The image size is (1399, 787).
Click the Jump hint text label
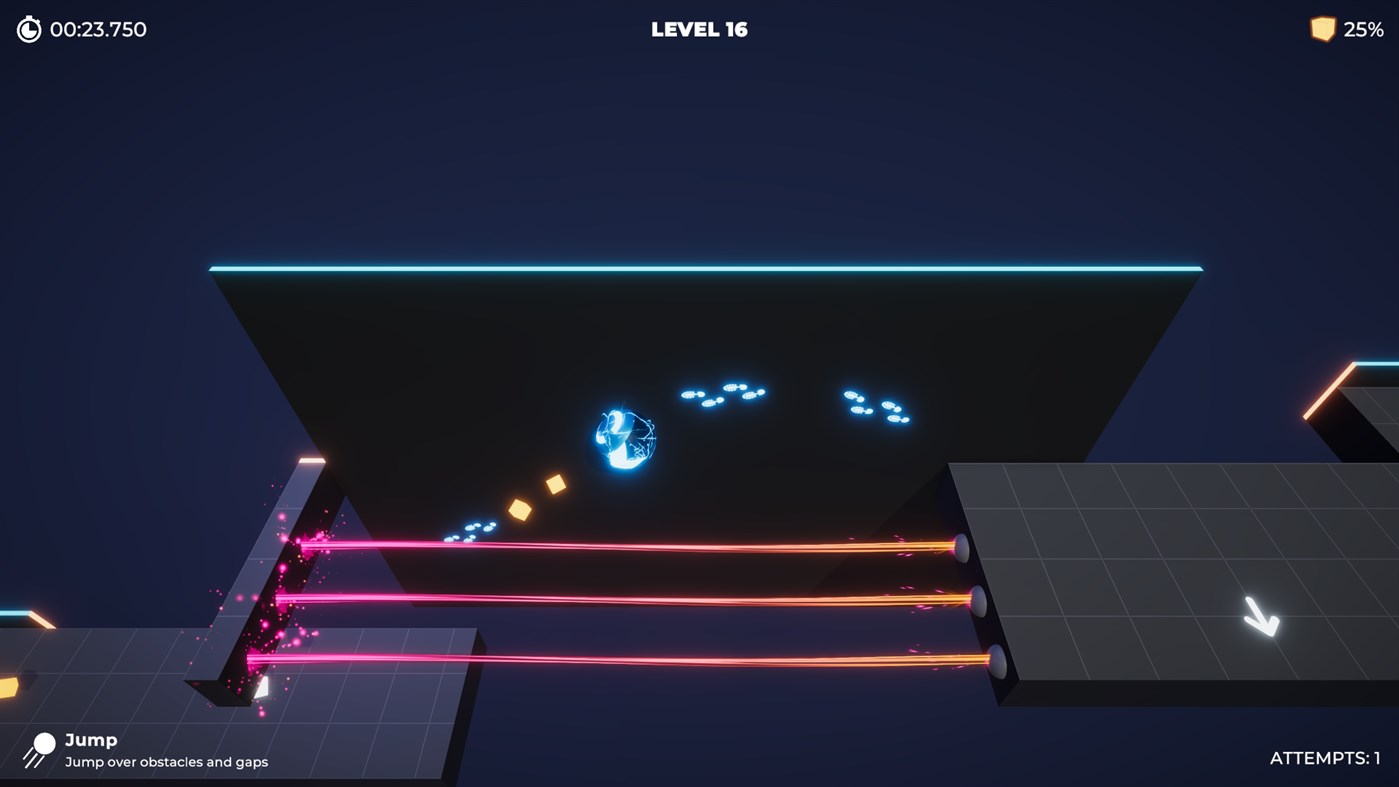[x=90, y=739]
